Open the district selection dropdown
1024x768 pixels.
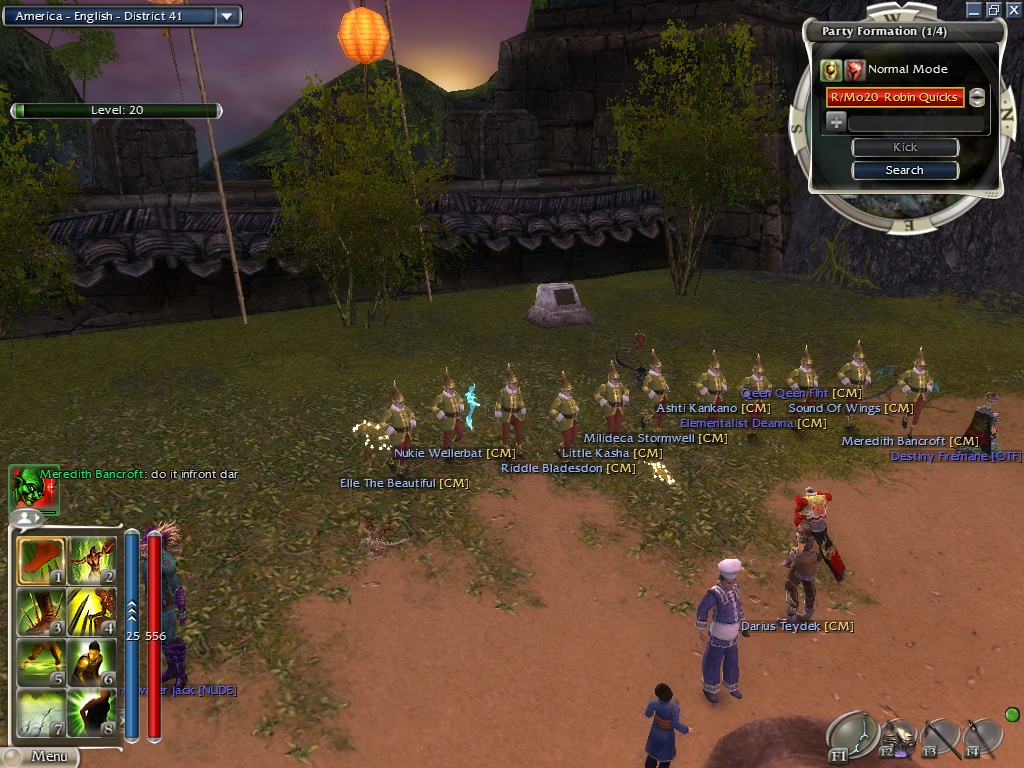pos(228,16)
